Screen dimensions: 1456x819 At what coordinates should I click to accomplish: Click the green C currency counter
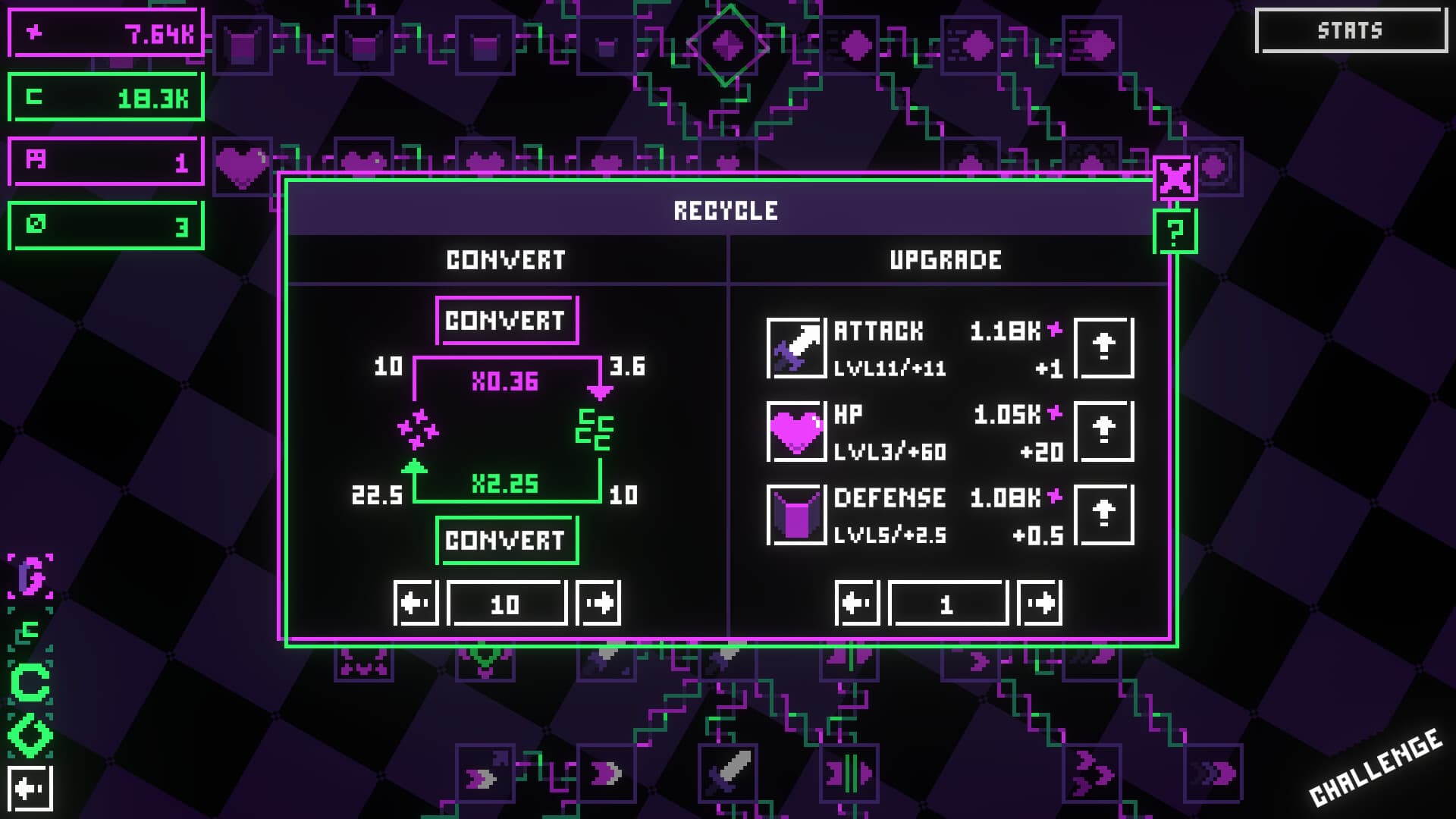tap(106, 96)
